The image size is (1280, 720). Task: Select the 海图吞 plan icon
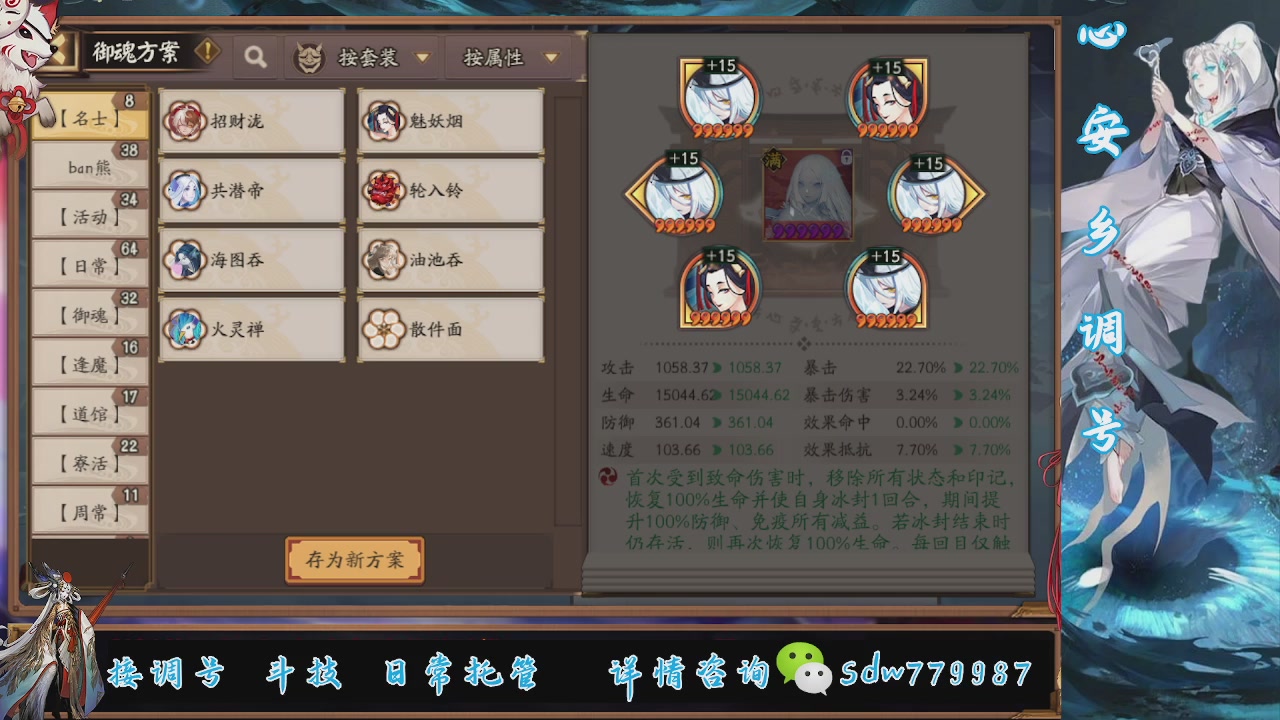[184, 258]
